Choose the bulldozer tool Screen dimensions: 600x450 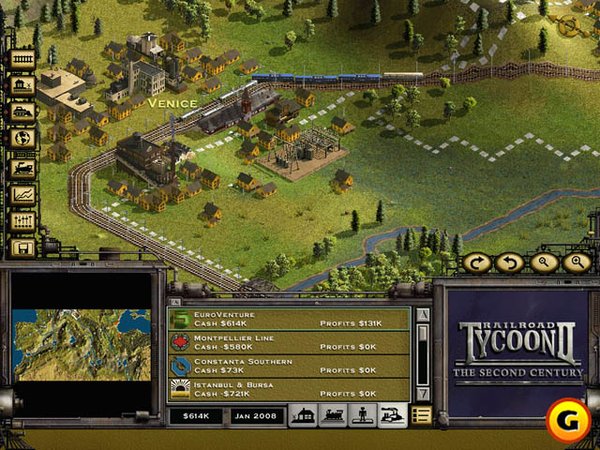22,112
